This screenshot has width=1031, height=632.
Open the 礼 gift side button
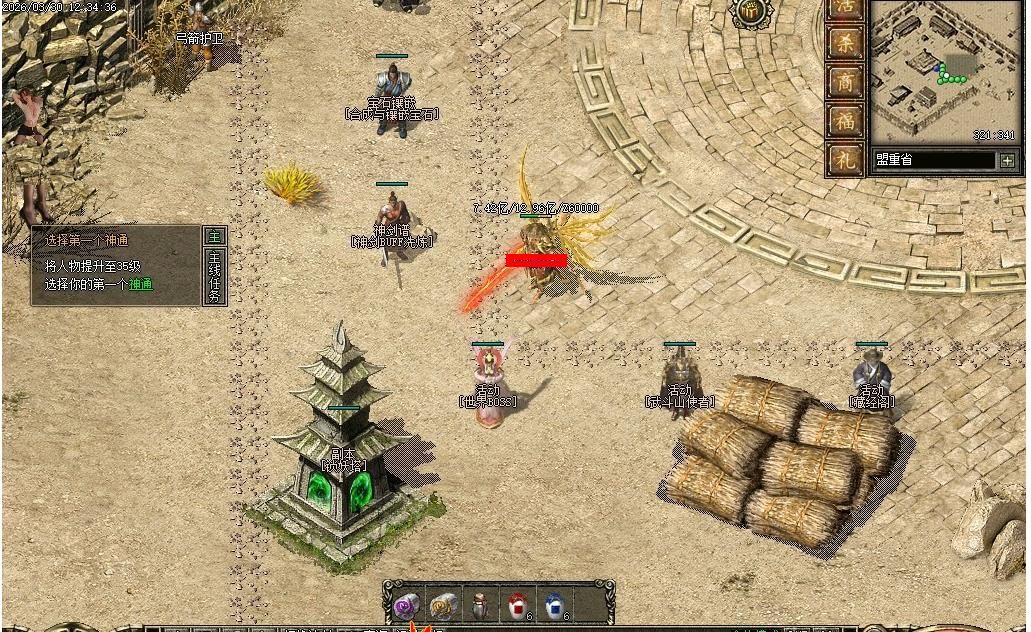847,158
